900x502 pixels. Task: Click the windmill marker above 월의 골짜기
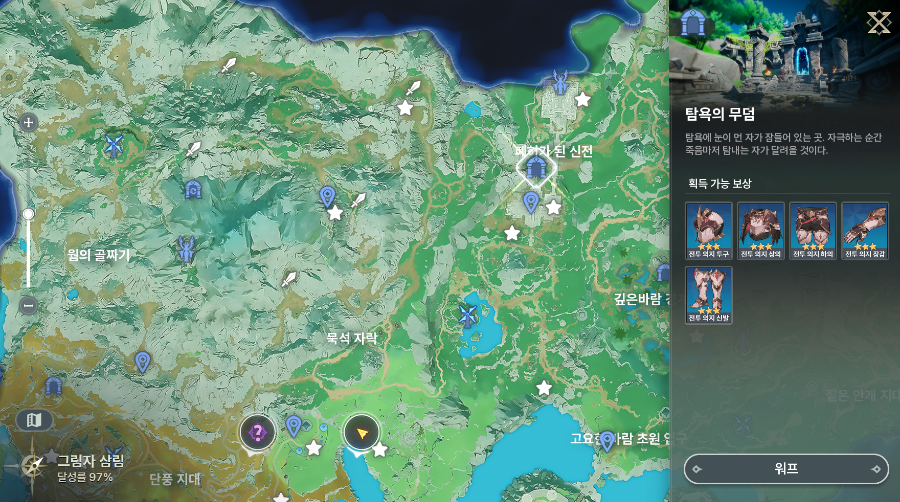click(x=113, y=147)
